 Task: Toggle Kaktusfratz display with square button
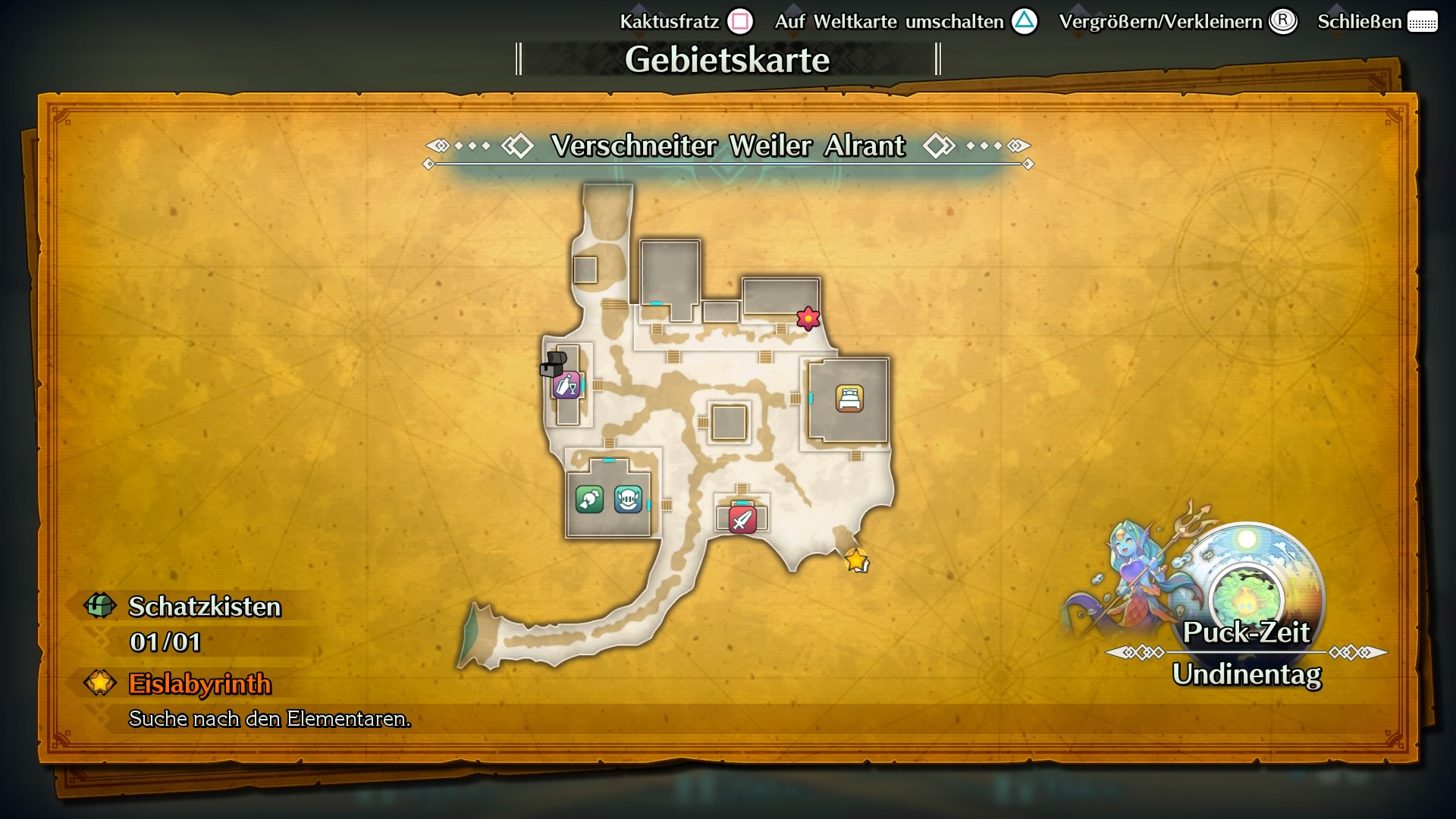click(739, 21)
